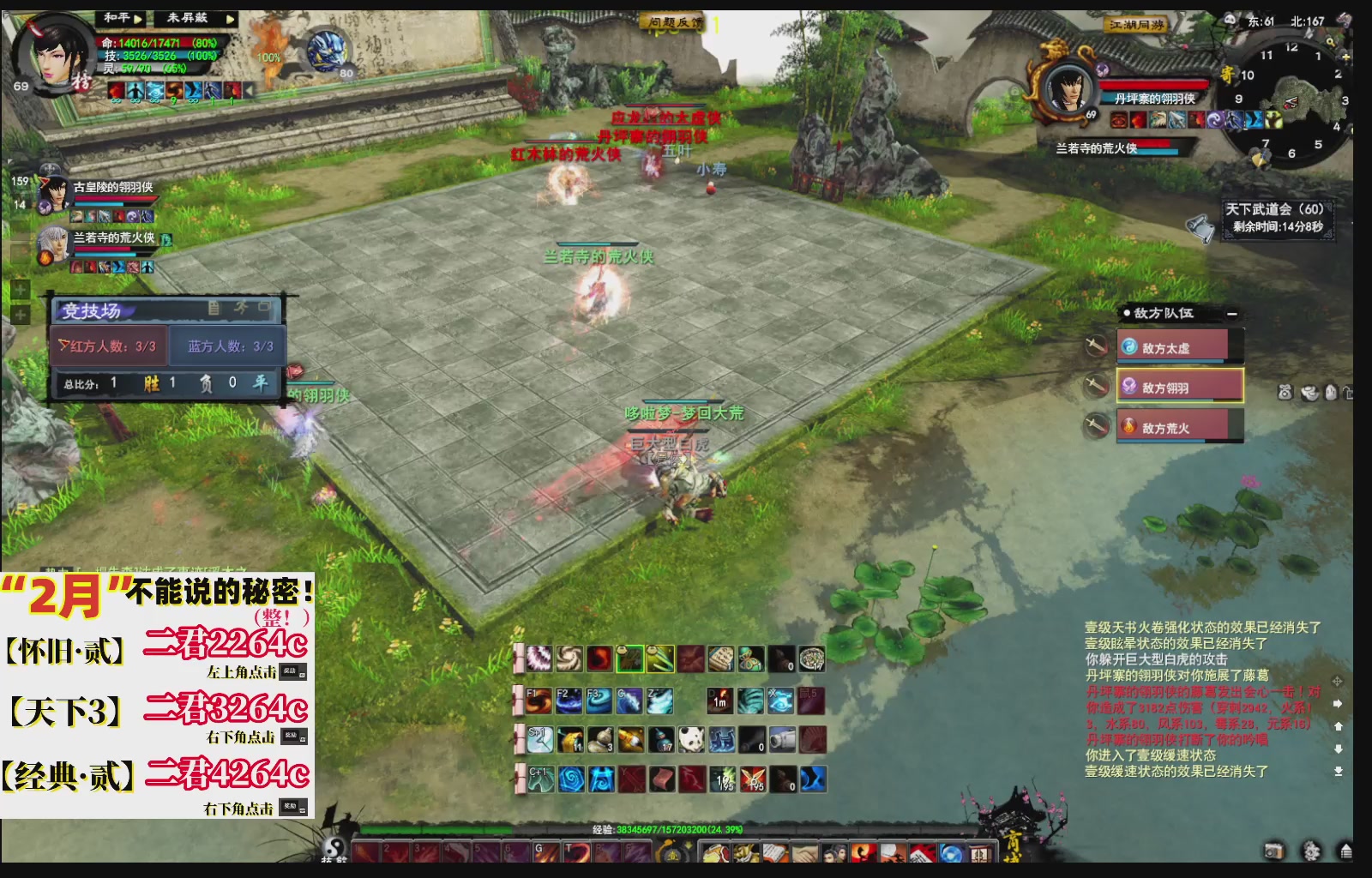1372x878 pixels.
Task: Open the settings gear icon at bottom right
Action: 1309,851
